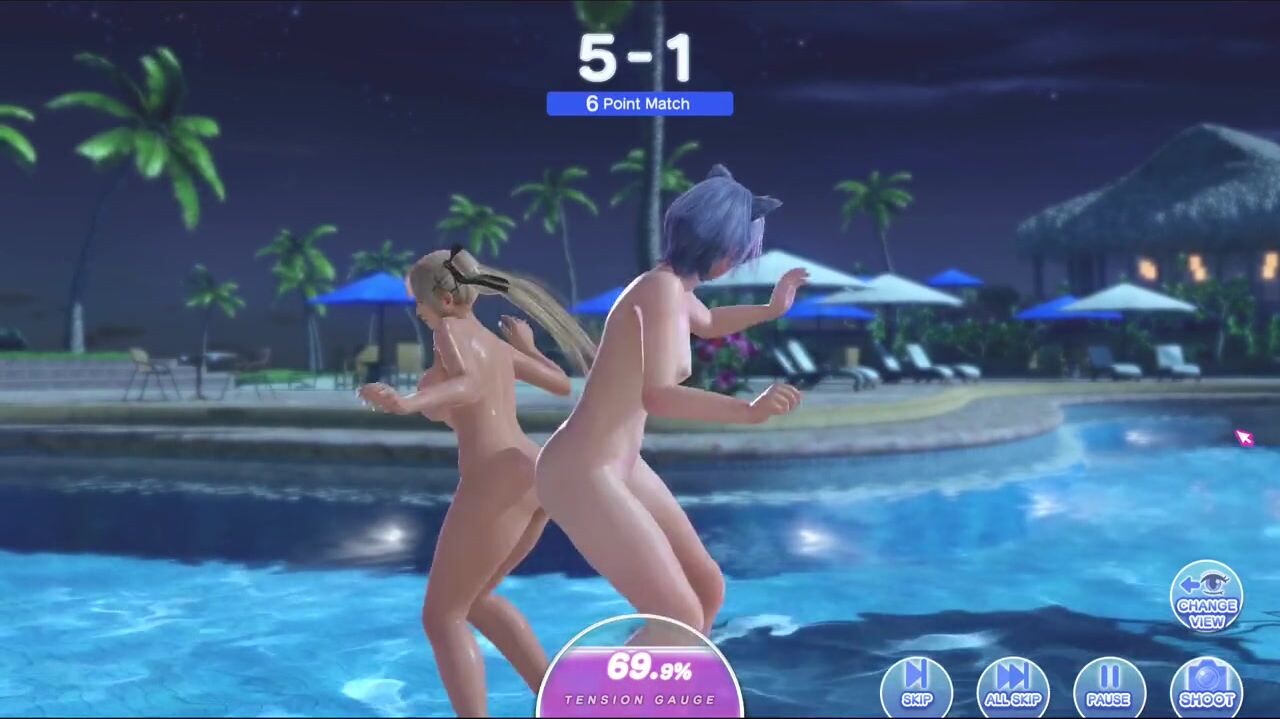The width and height of the screenshot is (1280, 719).
Task: Take a photo with Shoot
Action: [x=1206, y=686]
